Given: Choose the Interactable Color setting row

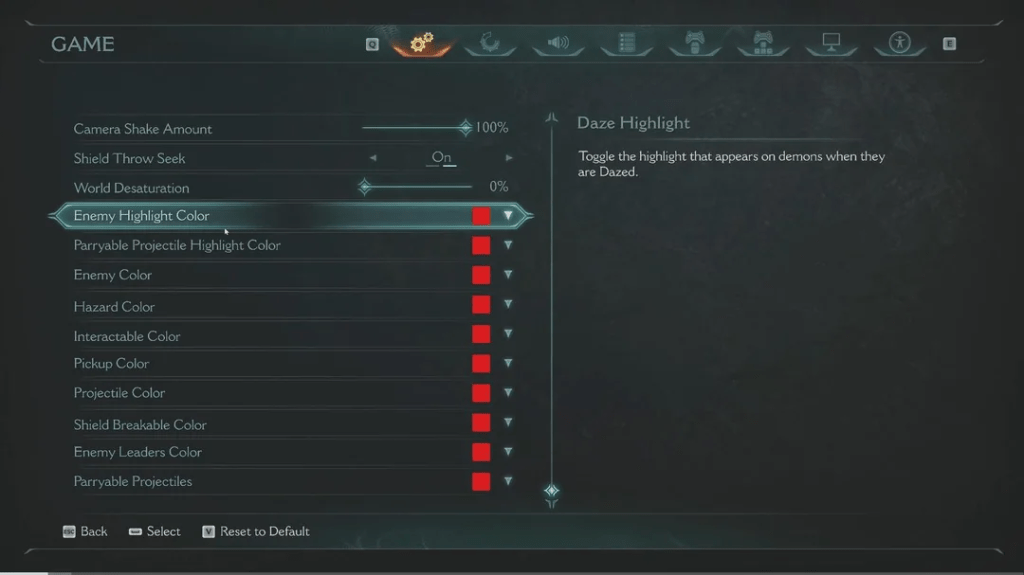Looking at the screenshot, I should 127,336.
